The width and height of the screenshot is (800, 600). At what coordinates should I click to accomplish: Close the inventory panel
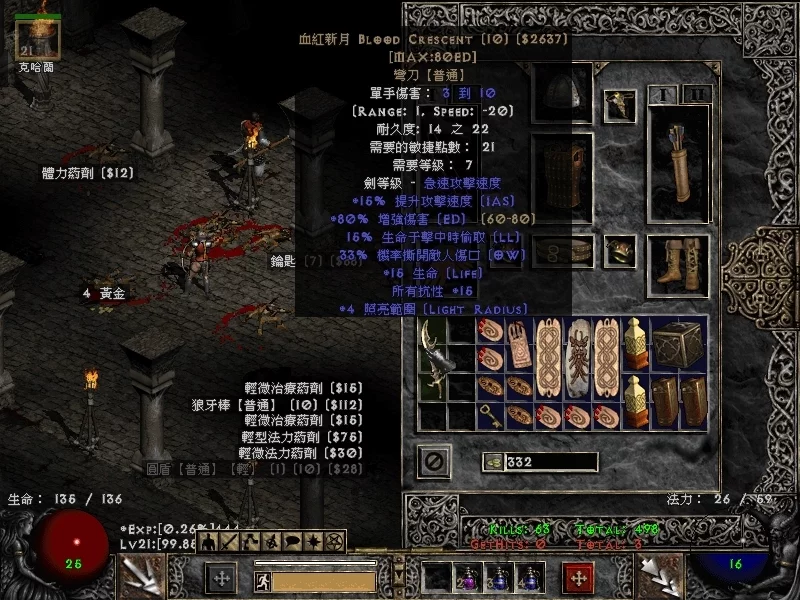[434, 462]
